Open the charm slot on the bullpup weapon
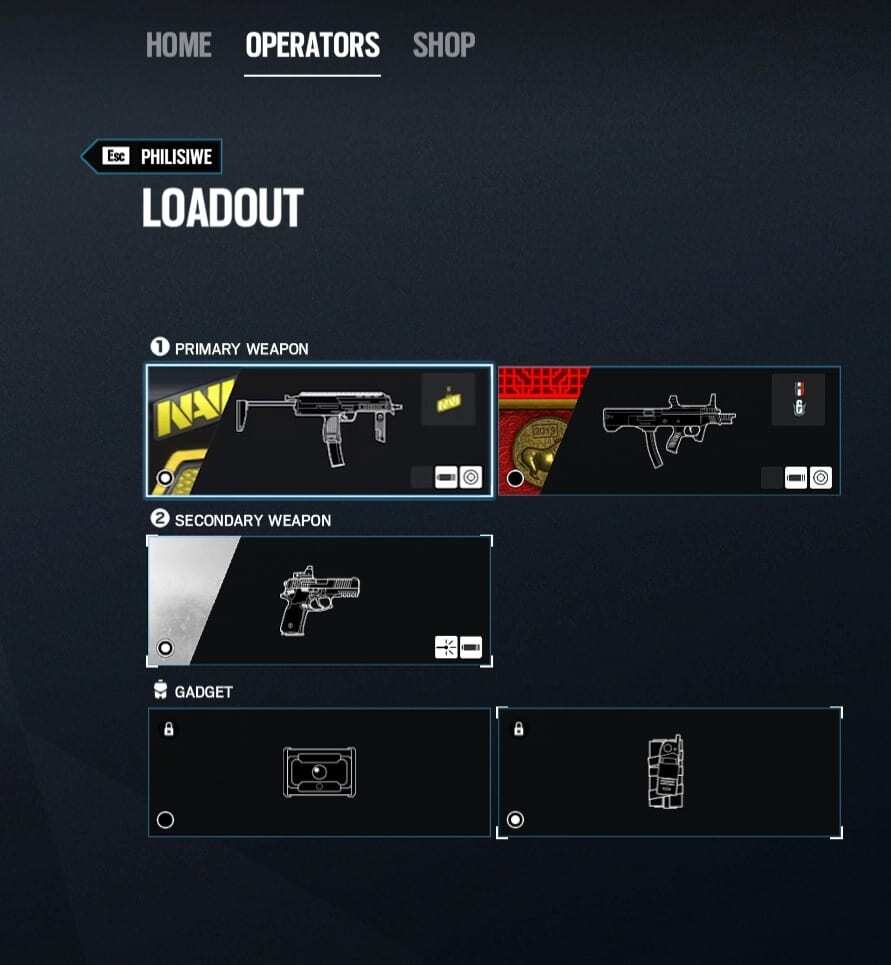 pos(798,399)
